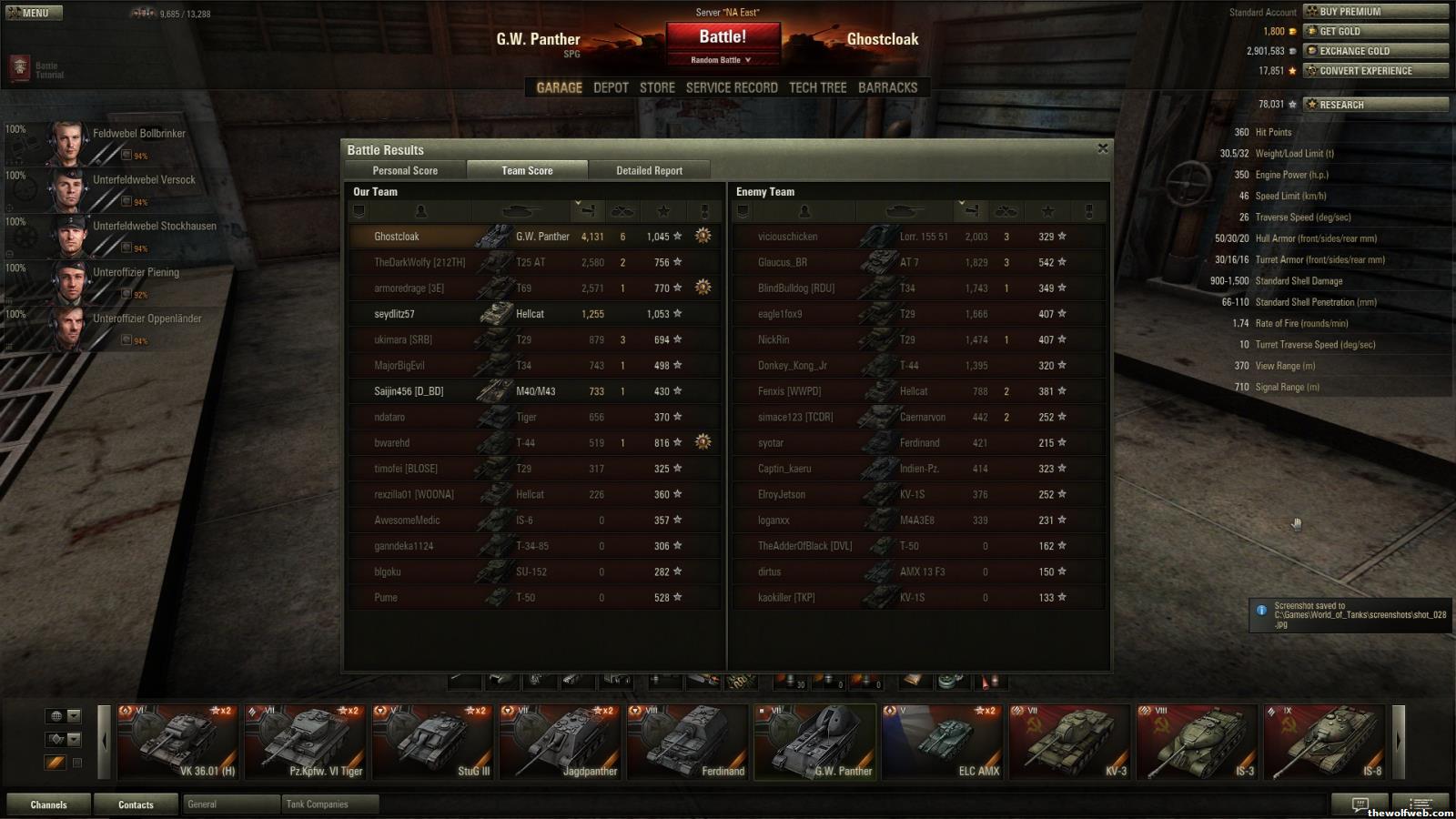Screen dimensions: 1456x819
Task: Close the Battle Results window
Action: [1102, 148]
